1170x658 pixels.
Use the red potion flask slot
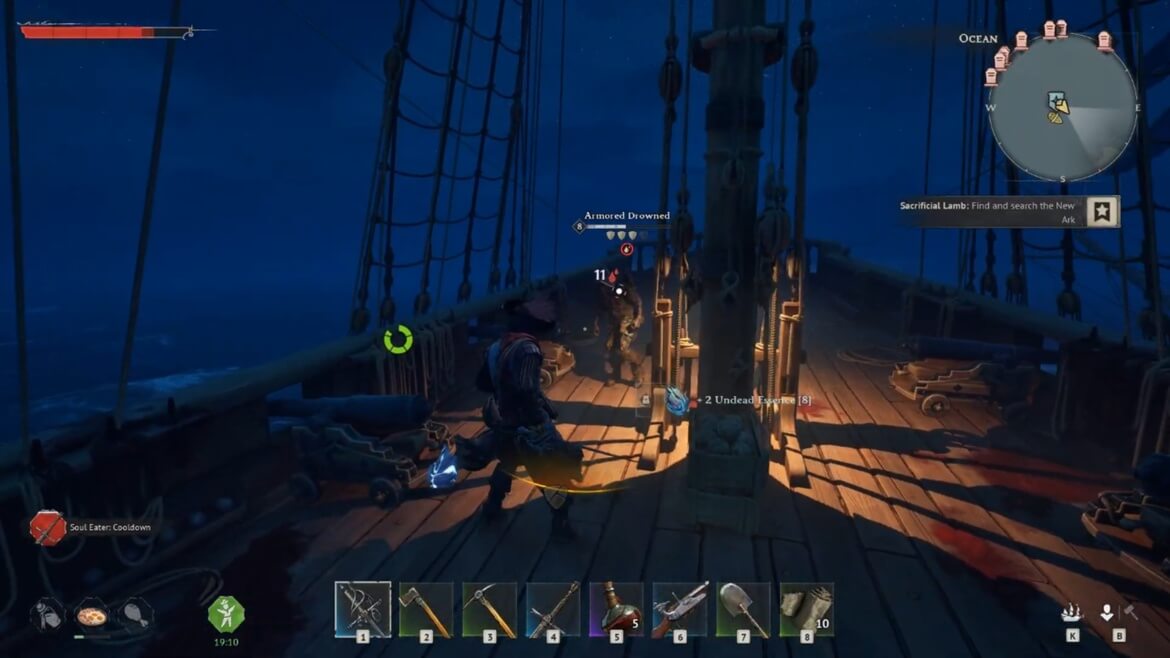[617, 609]
